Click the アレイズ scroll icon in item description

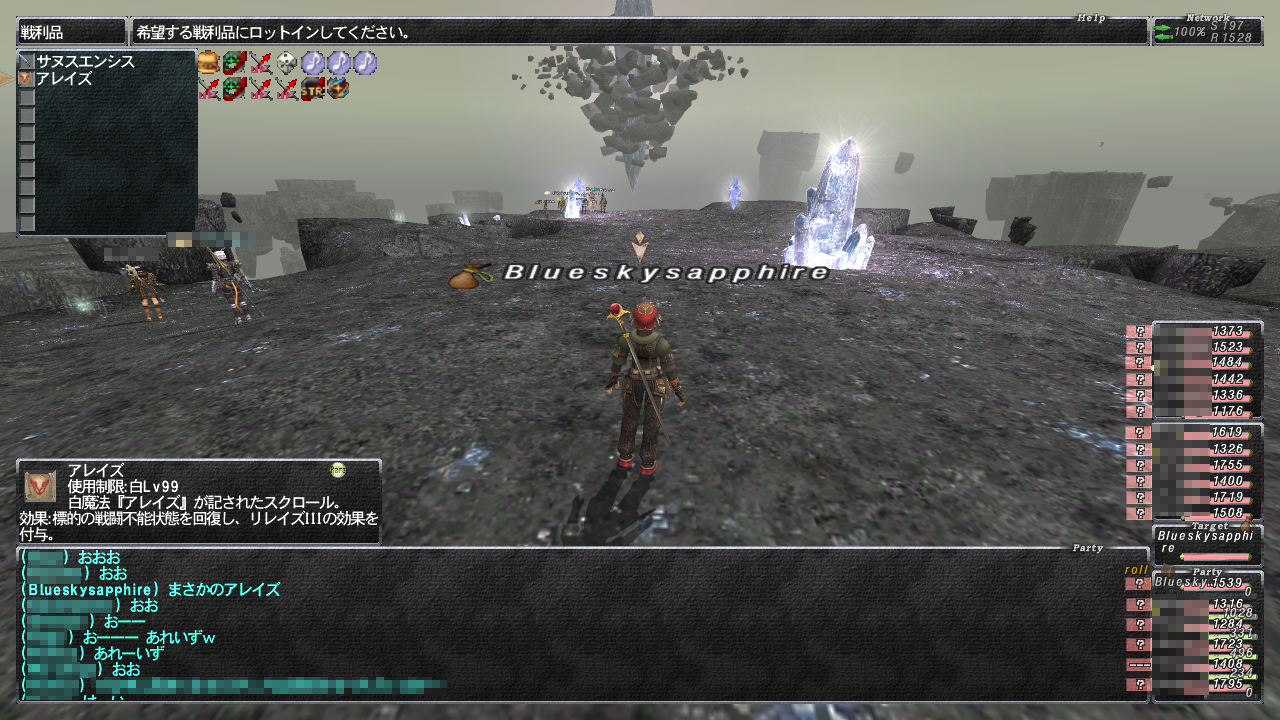(40, 486)
